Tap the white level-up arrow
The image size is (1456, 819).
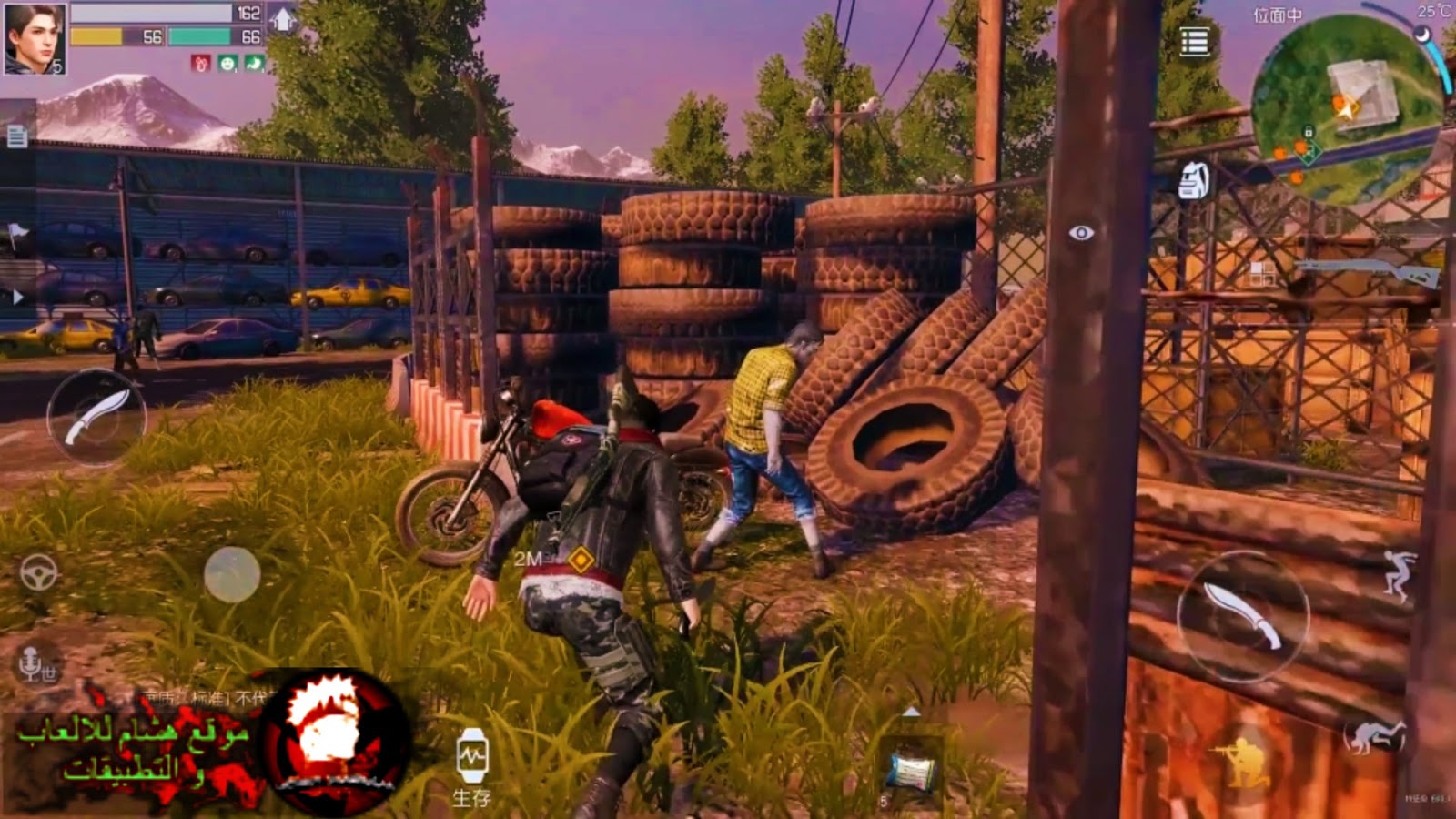click(x=284, y=16)
